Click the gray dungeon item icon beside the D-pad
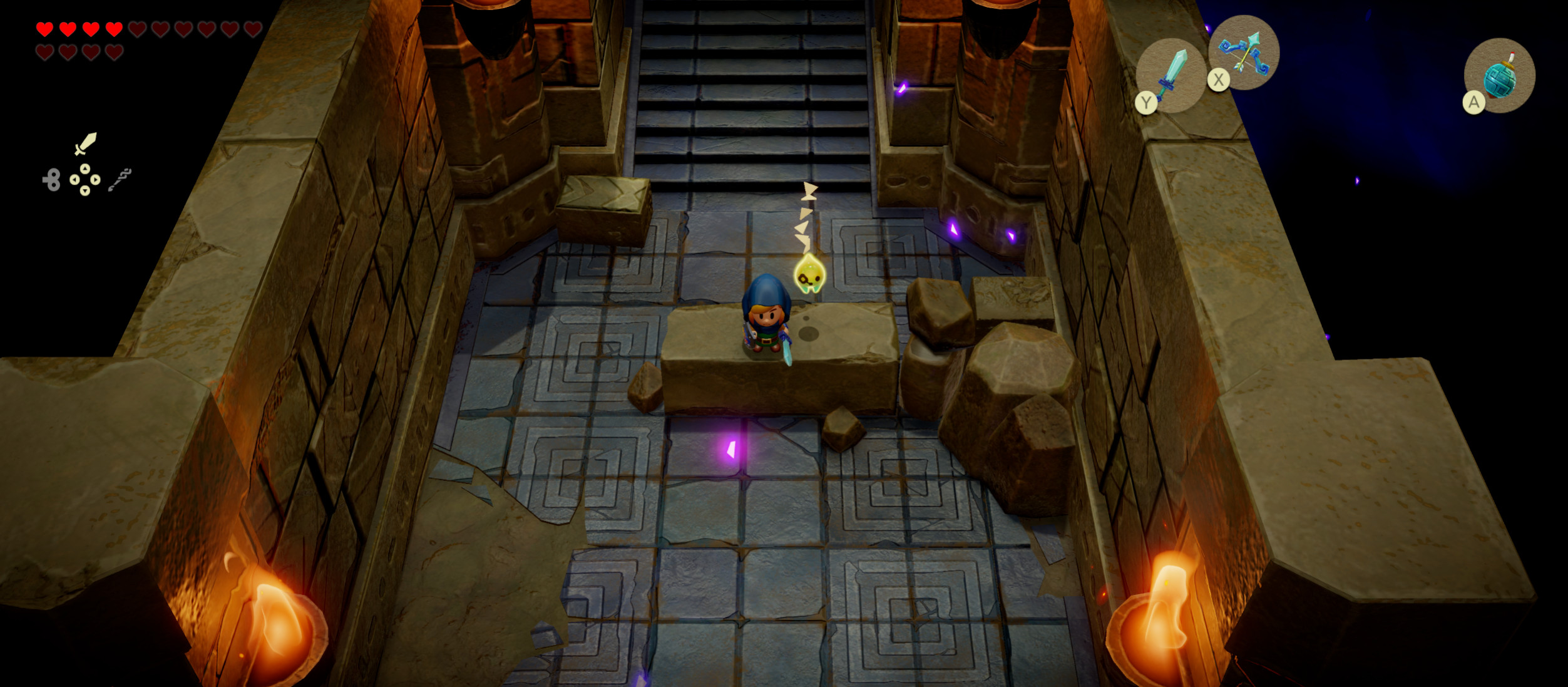1568x687 pixels. pyautogui.click(x=120, y=178)
